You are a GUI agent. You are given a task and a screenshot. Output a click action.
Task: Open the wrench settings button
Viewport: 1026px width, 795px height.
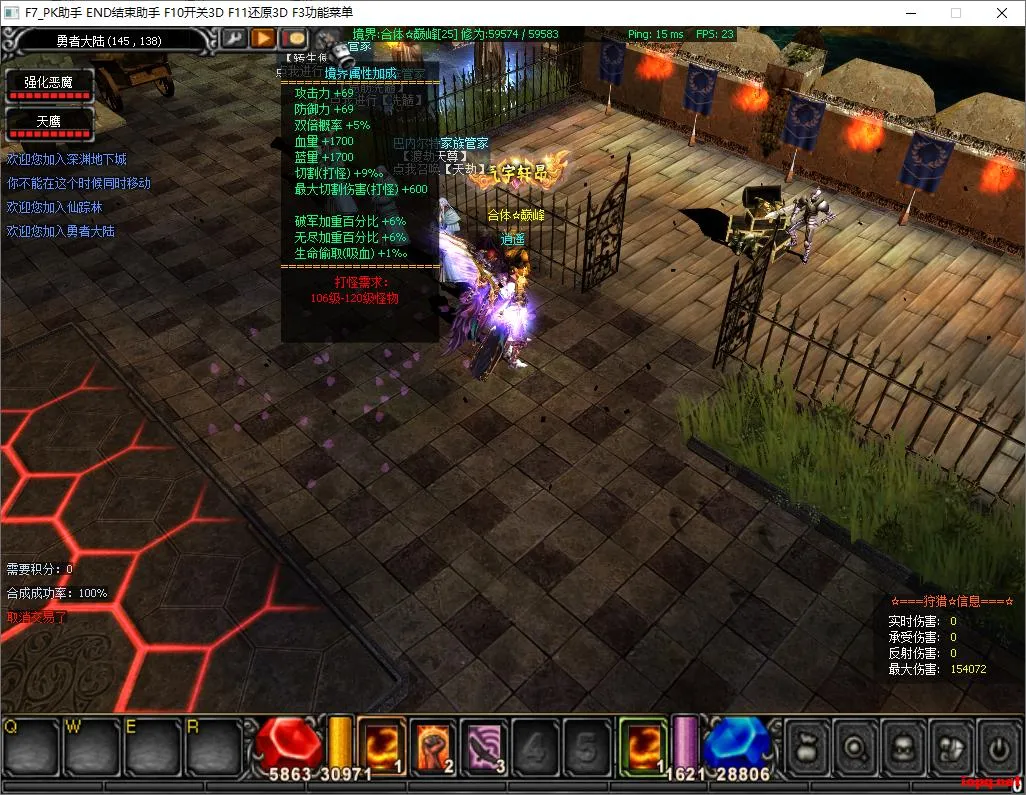tap(234, 38)
